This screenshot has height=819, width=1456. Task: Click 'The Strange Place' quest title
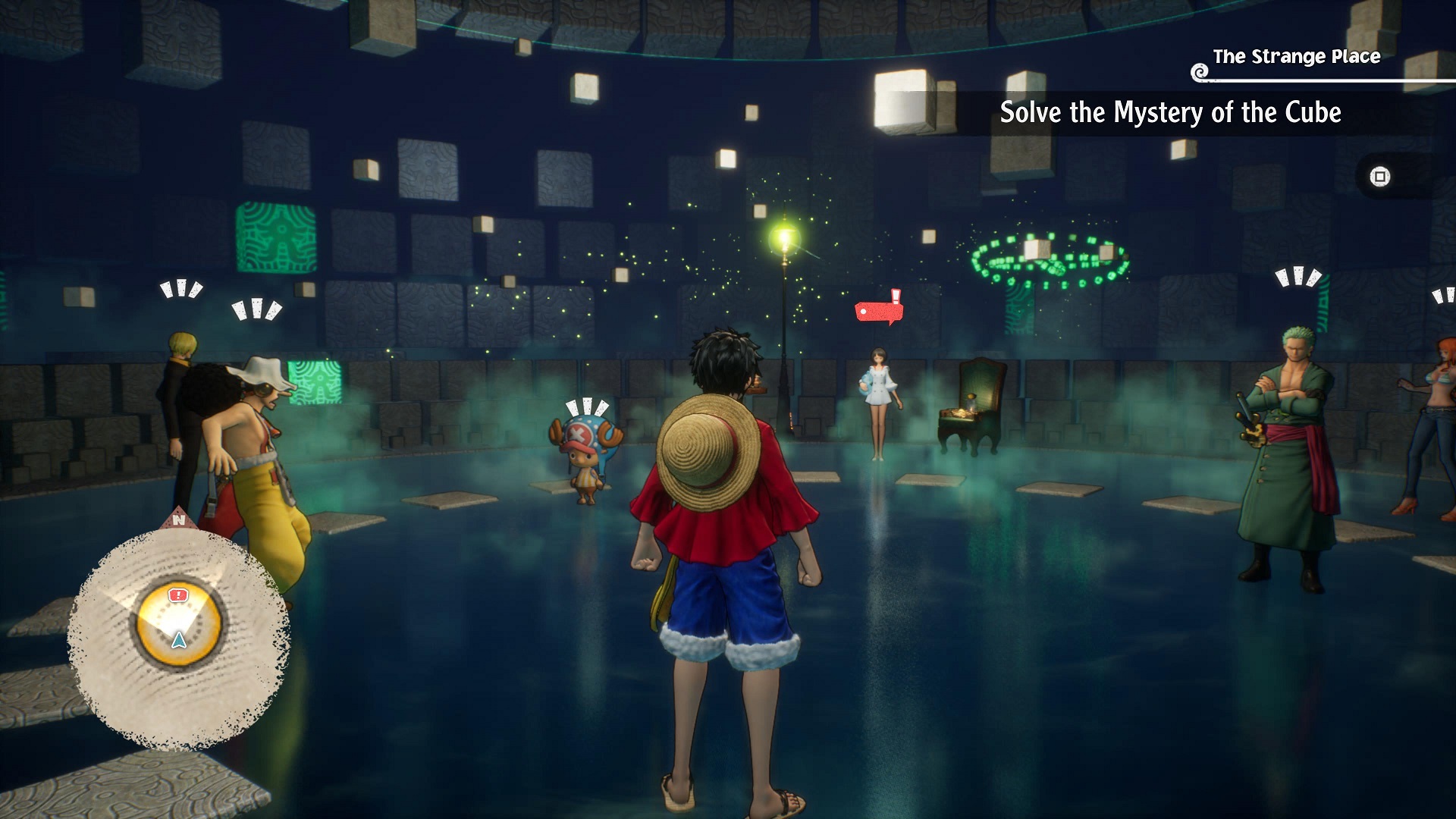pyautogui.click(x=1296, y=57)
